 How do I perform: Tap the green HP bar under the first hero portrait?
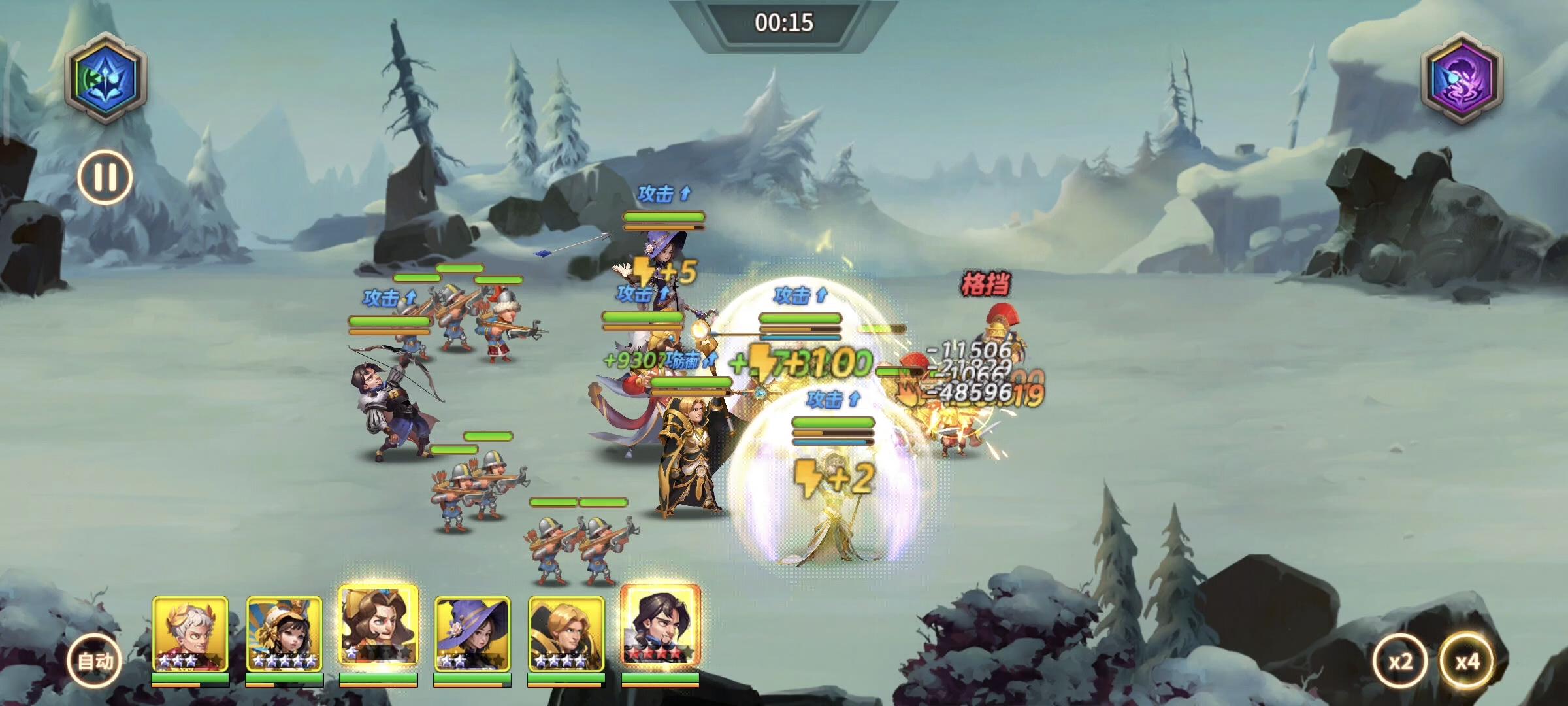(190, 679)
